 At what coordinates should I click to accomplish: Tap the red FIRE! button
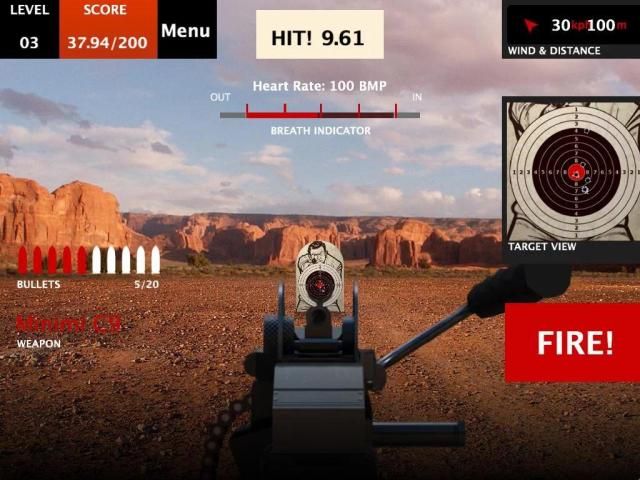click(x=573, y=343)
